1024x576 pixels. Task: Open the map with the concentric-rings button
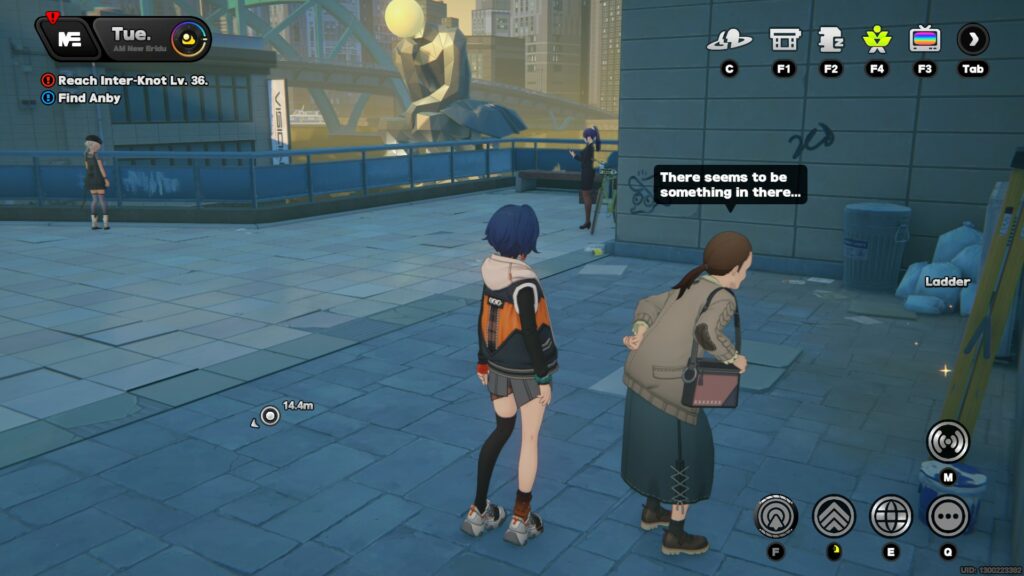click(x=947, y=440)
